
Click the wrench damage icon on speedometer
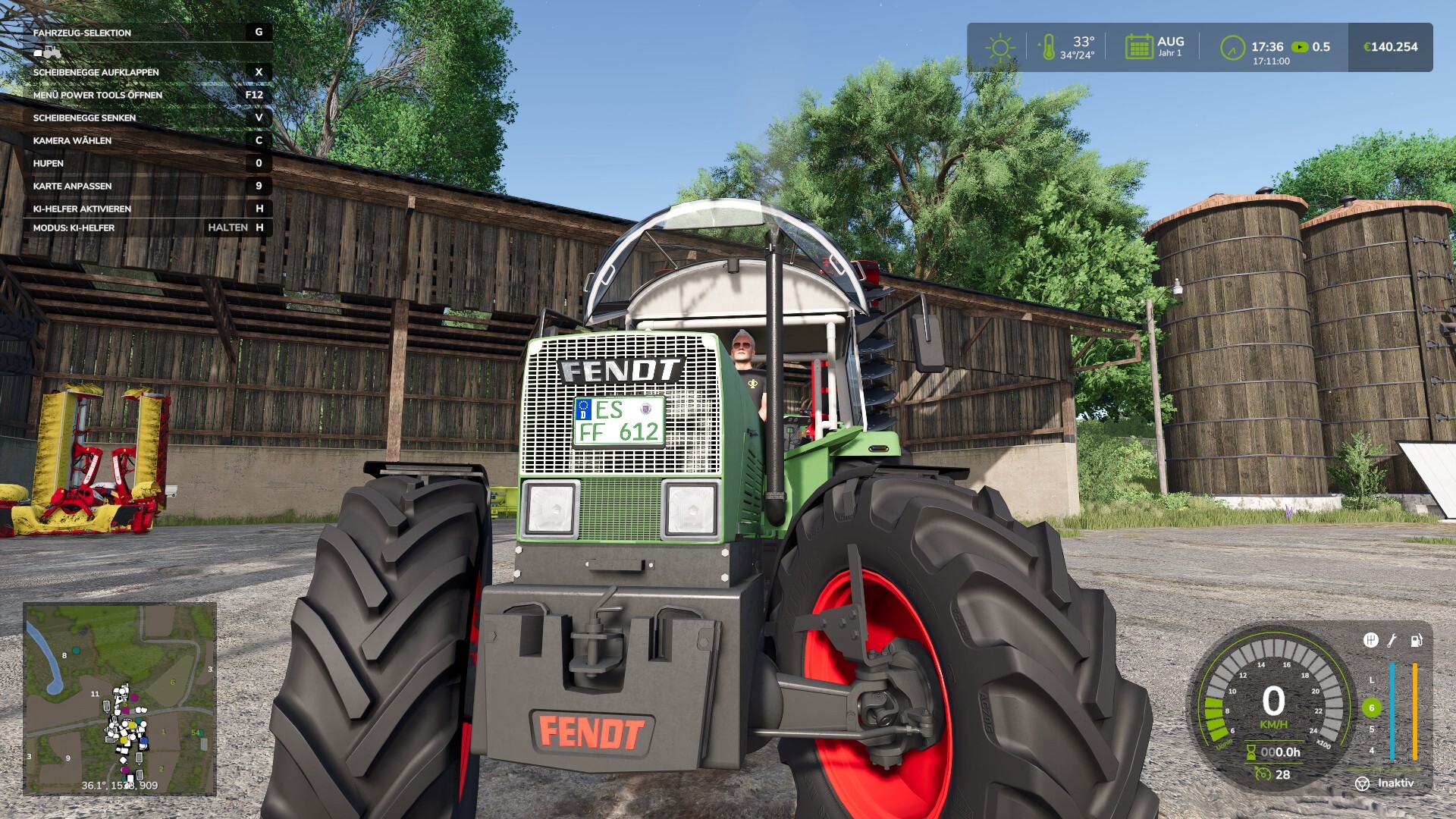pos(1392,641)
